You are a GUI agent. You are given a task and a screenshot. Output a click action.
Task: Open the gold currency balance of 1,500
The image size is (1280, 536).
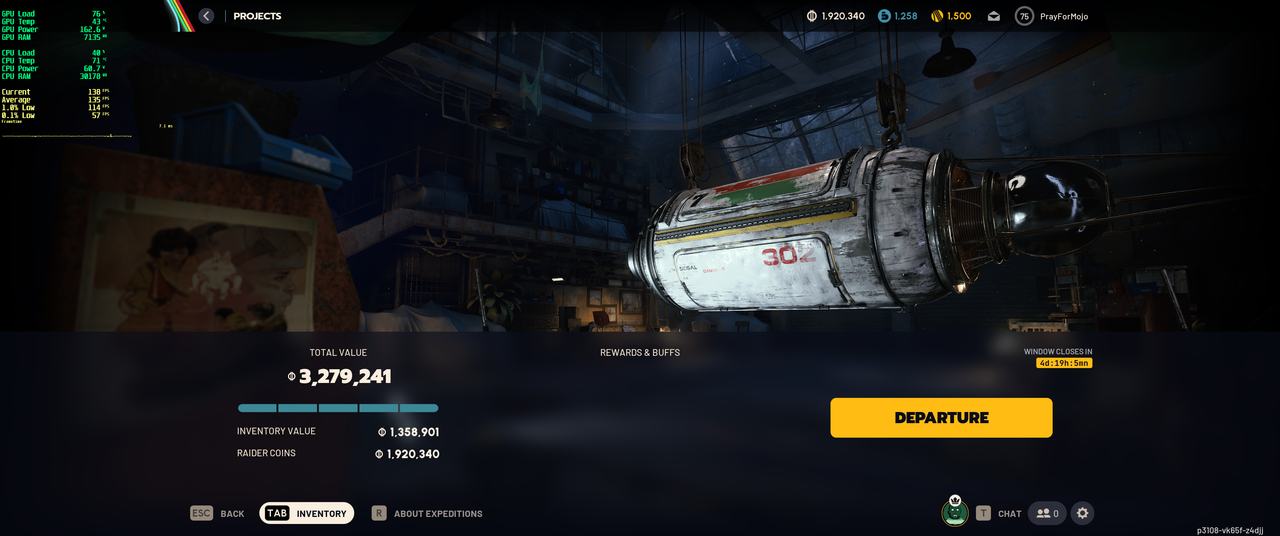[x=950, y=16]
